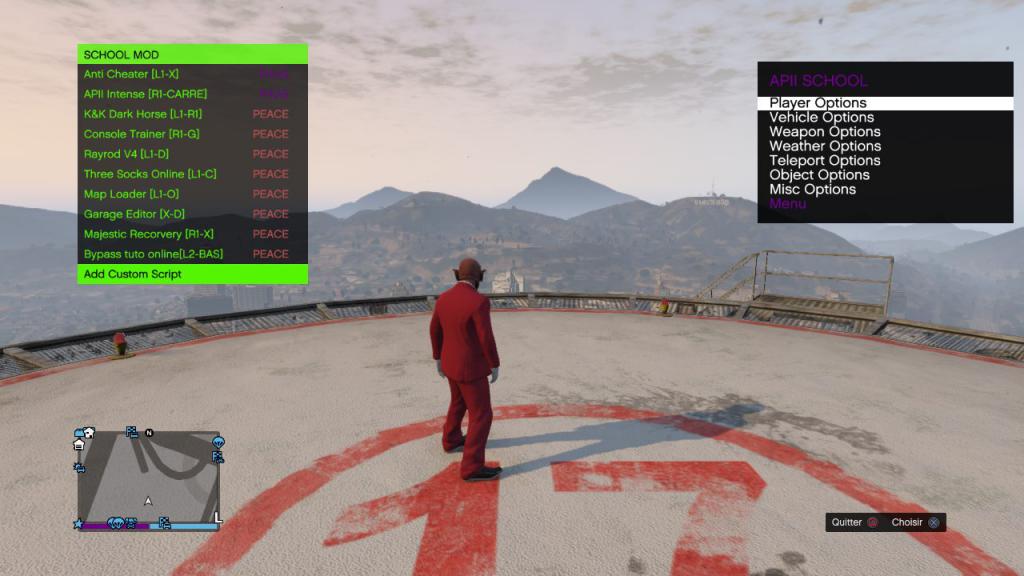Select K&K Dark Horse entry
This screenshot has width=1024, height=576.
[x=143, y=114]
